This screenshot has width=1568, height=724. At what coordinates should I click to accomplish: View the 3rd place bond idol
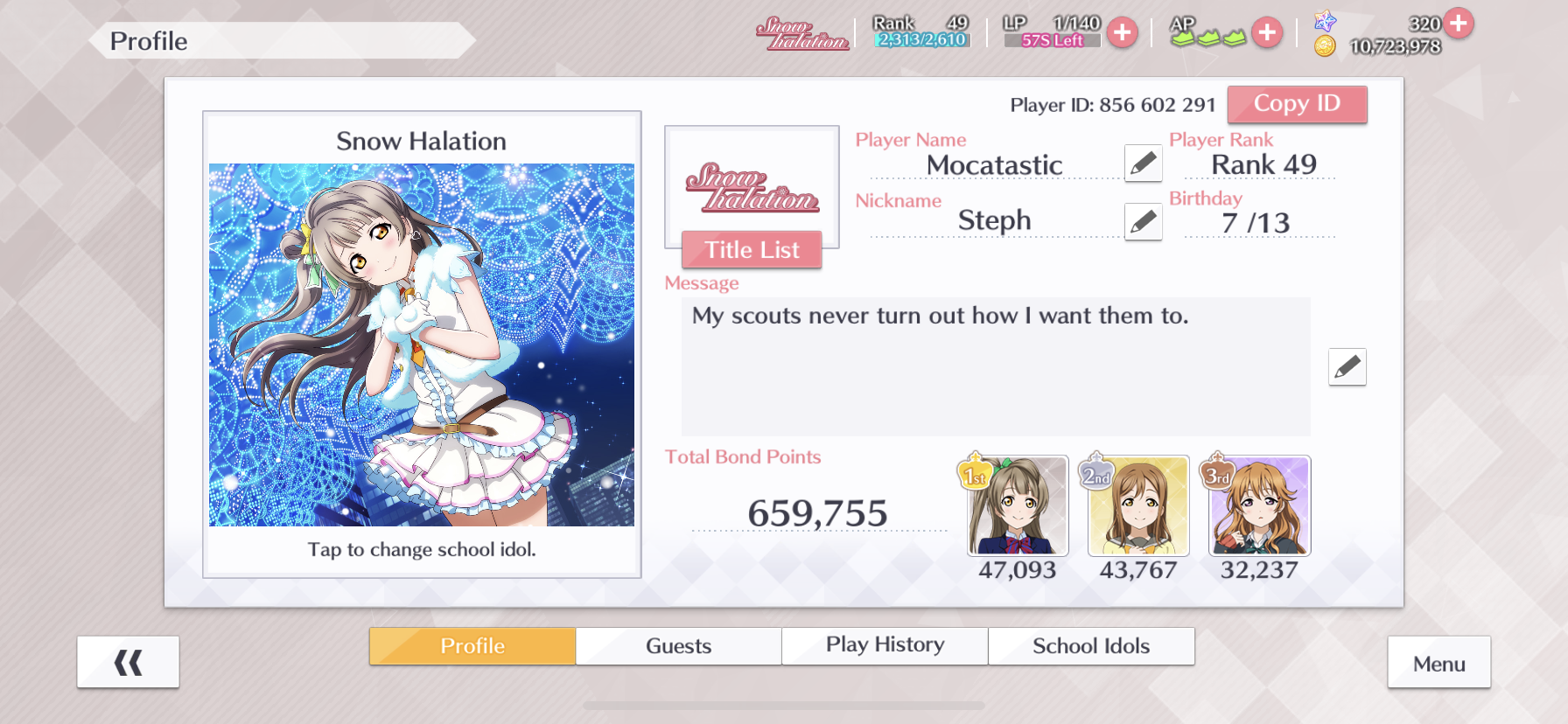pyautogui.click(x=1259, y=506)
